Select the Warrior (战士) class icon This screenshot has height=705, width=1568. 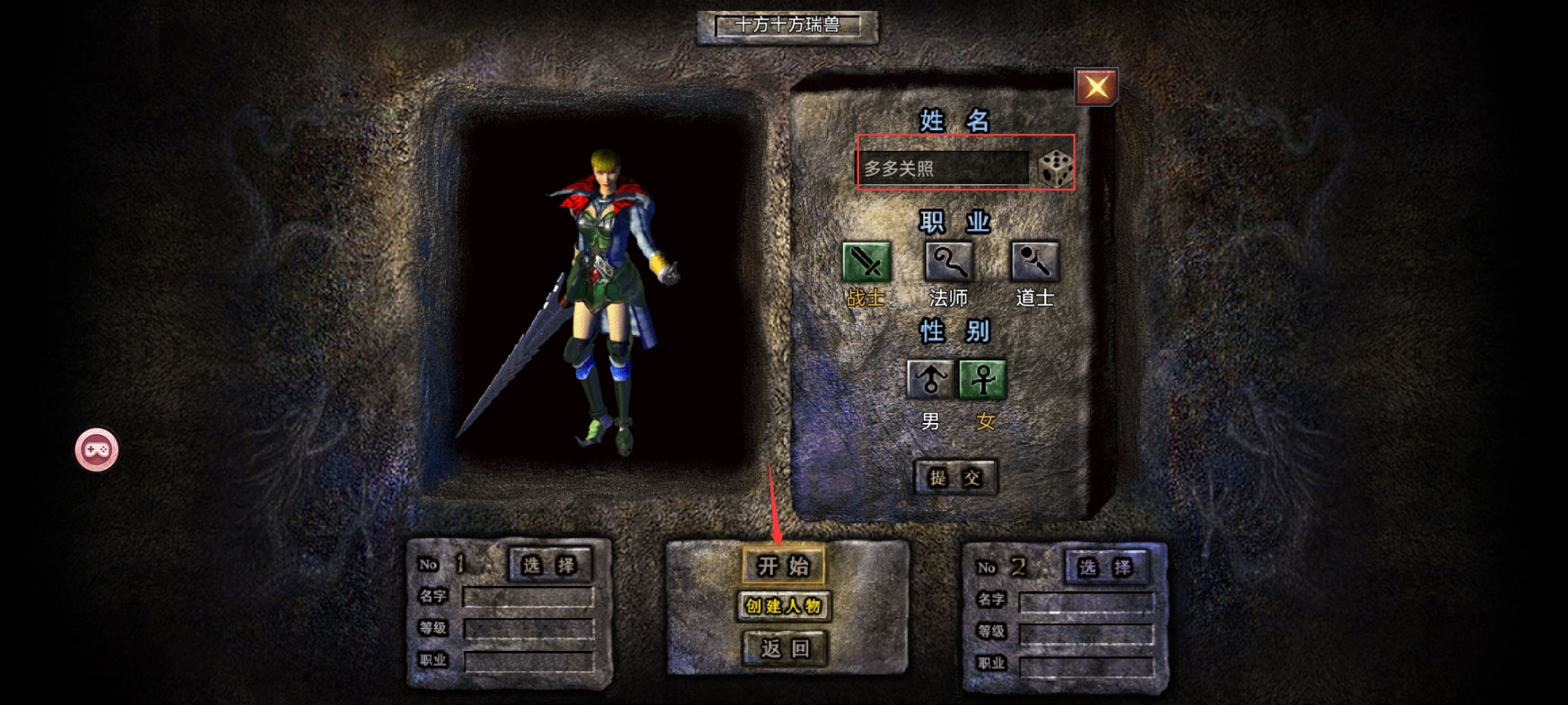pyautogui.click(x=866, y=262)
